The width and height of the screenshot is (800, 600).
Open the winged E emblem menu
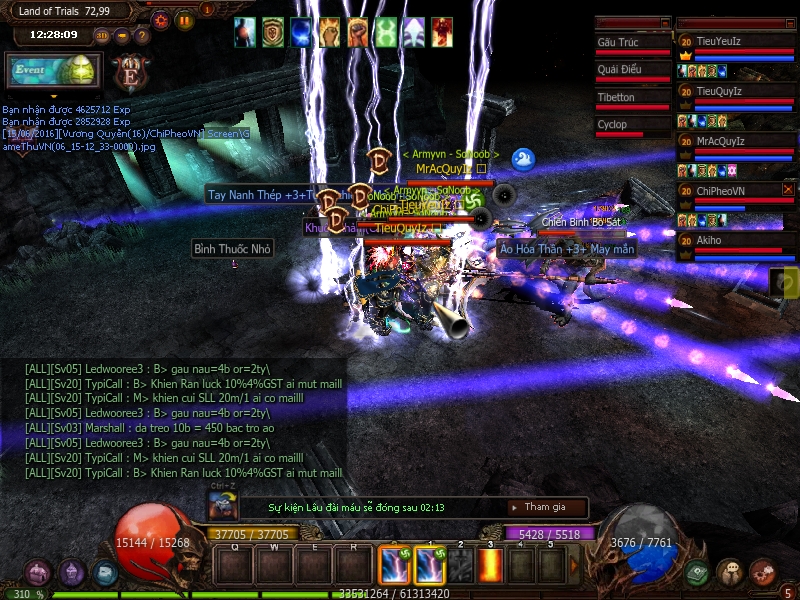(x=130, y=73)
